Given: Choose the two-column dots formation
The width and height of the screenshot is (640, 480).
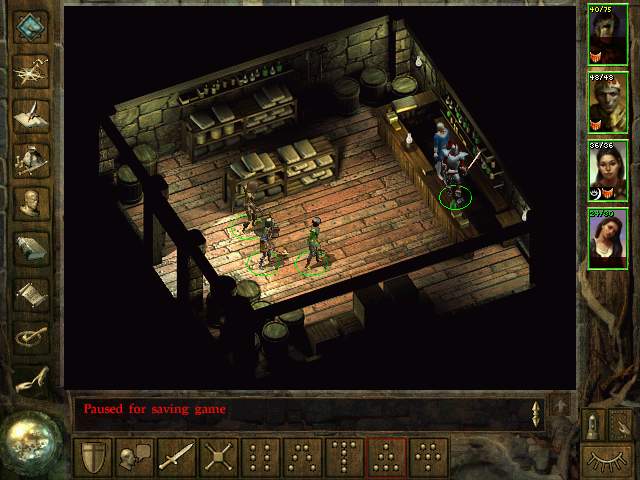Looking at the screenshot, I should (260, 456).
